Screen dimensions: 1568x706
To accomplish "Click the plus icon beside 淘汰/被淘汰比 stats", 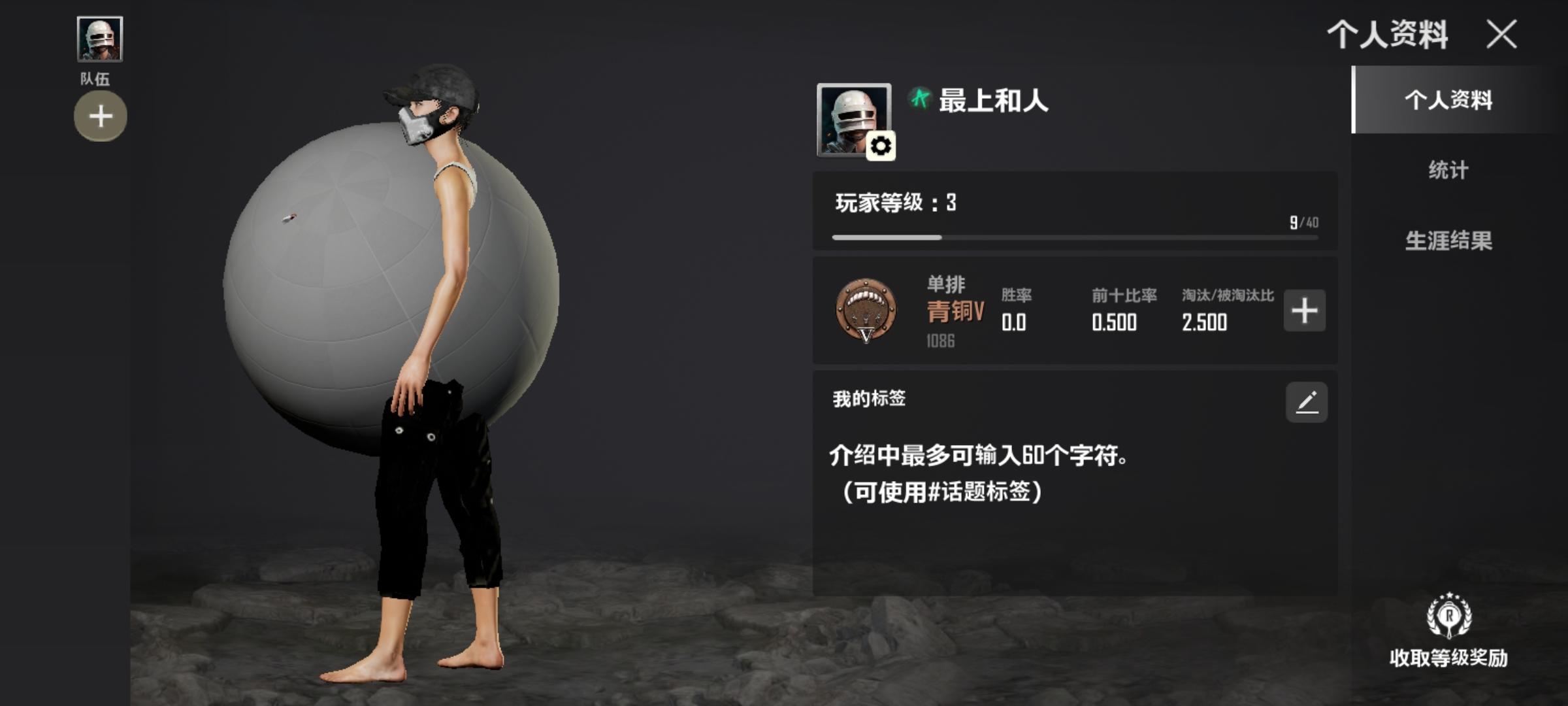I will [x=1303, y=312].
